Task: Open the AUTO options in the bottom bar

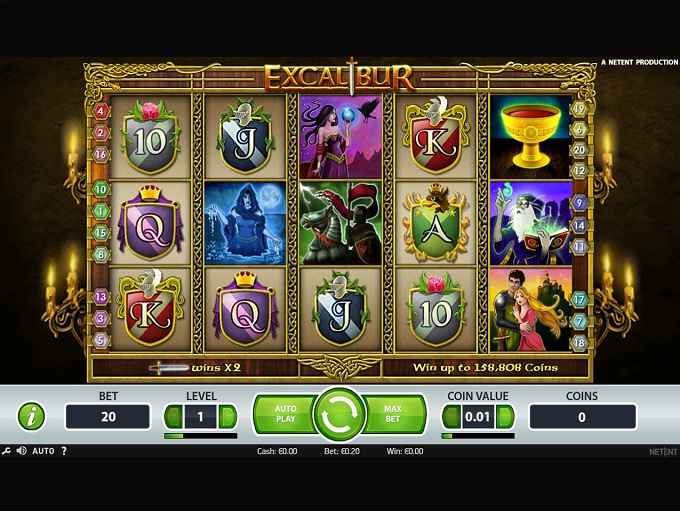Action: [x=43, y=451]
